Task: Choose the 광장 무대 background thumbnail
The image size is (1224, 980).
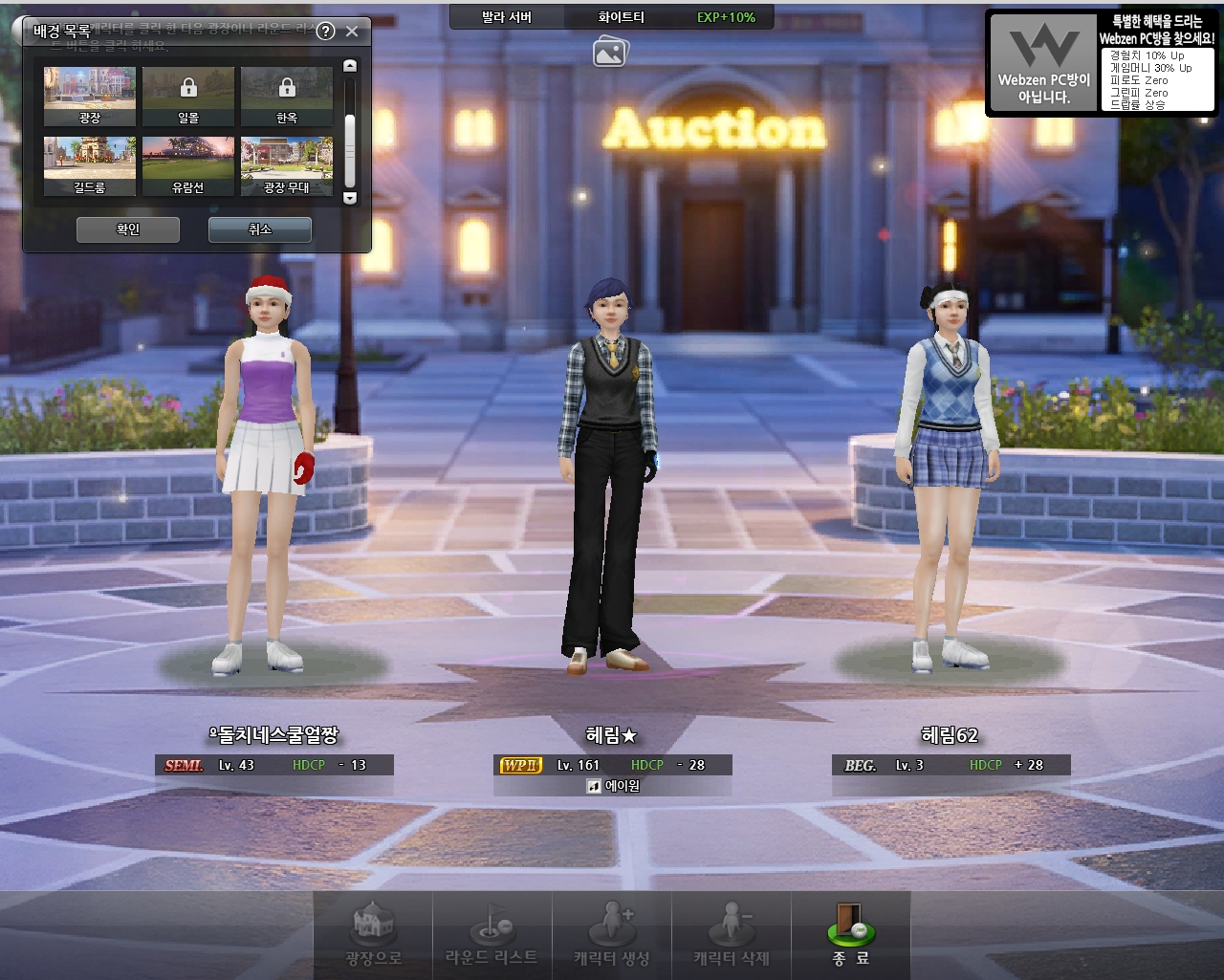Action: tap(287, 165)
